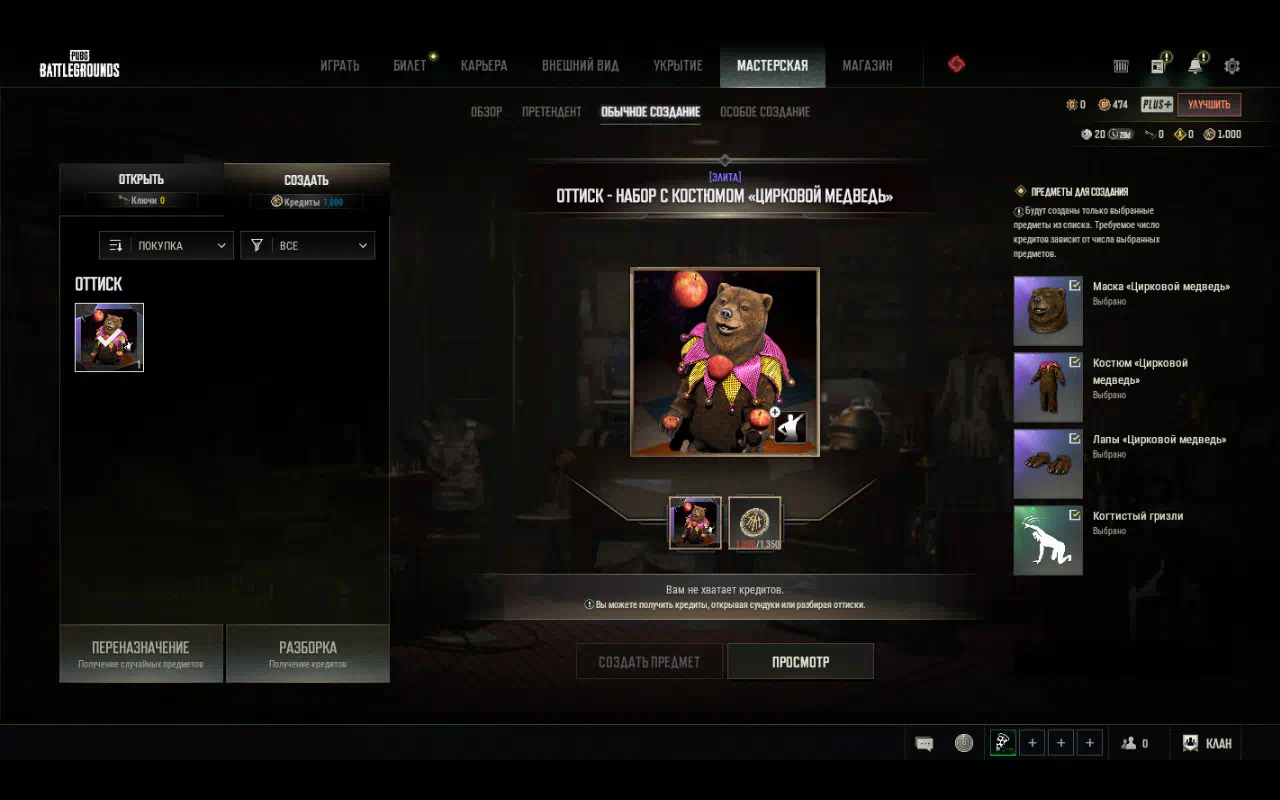Open the Покупка sort dropdown
1280x800 pixels.
tap(166, 245)
